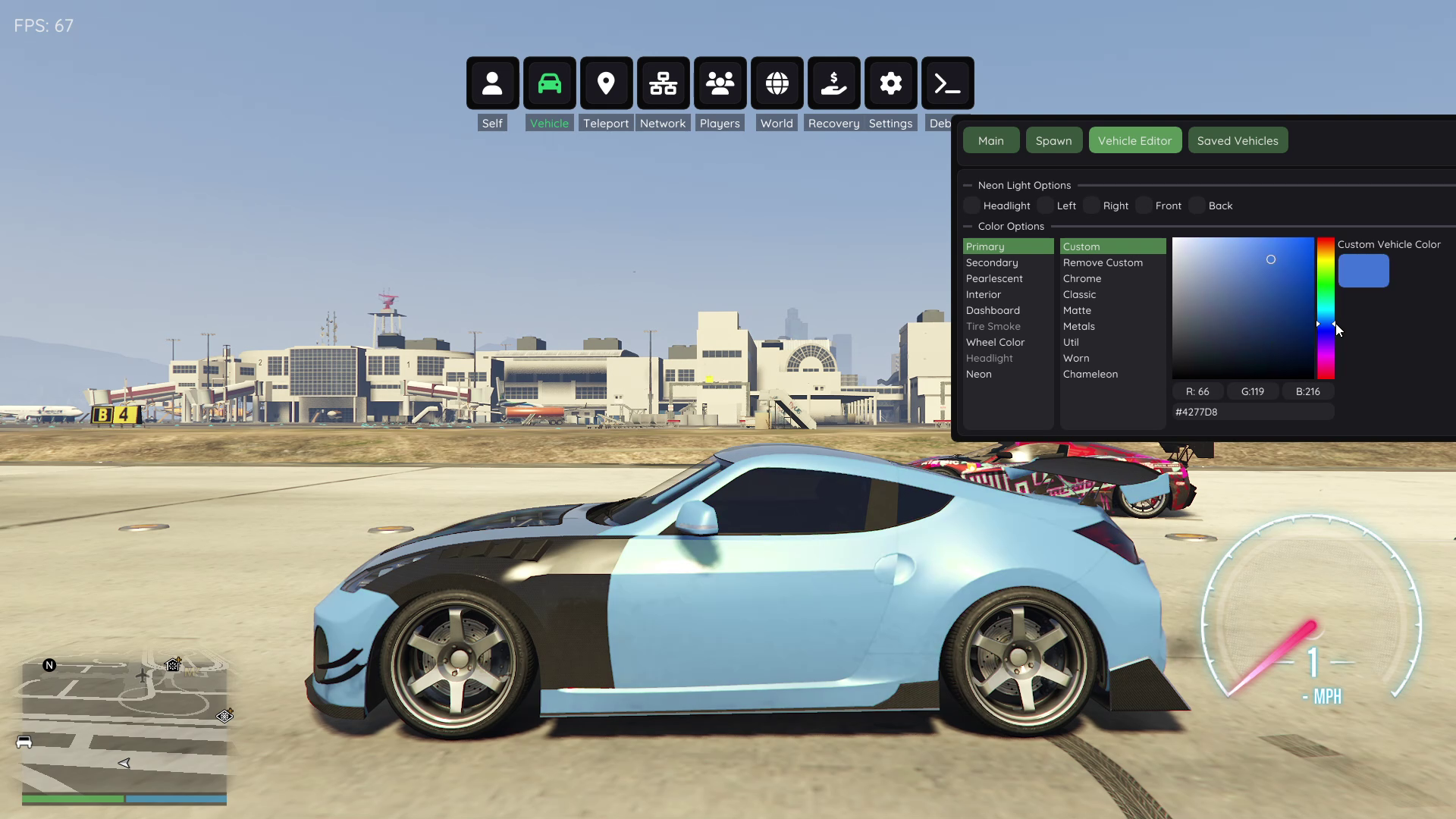
Task: Switch to the Spawn tab
Action: coord(1053,140)
